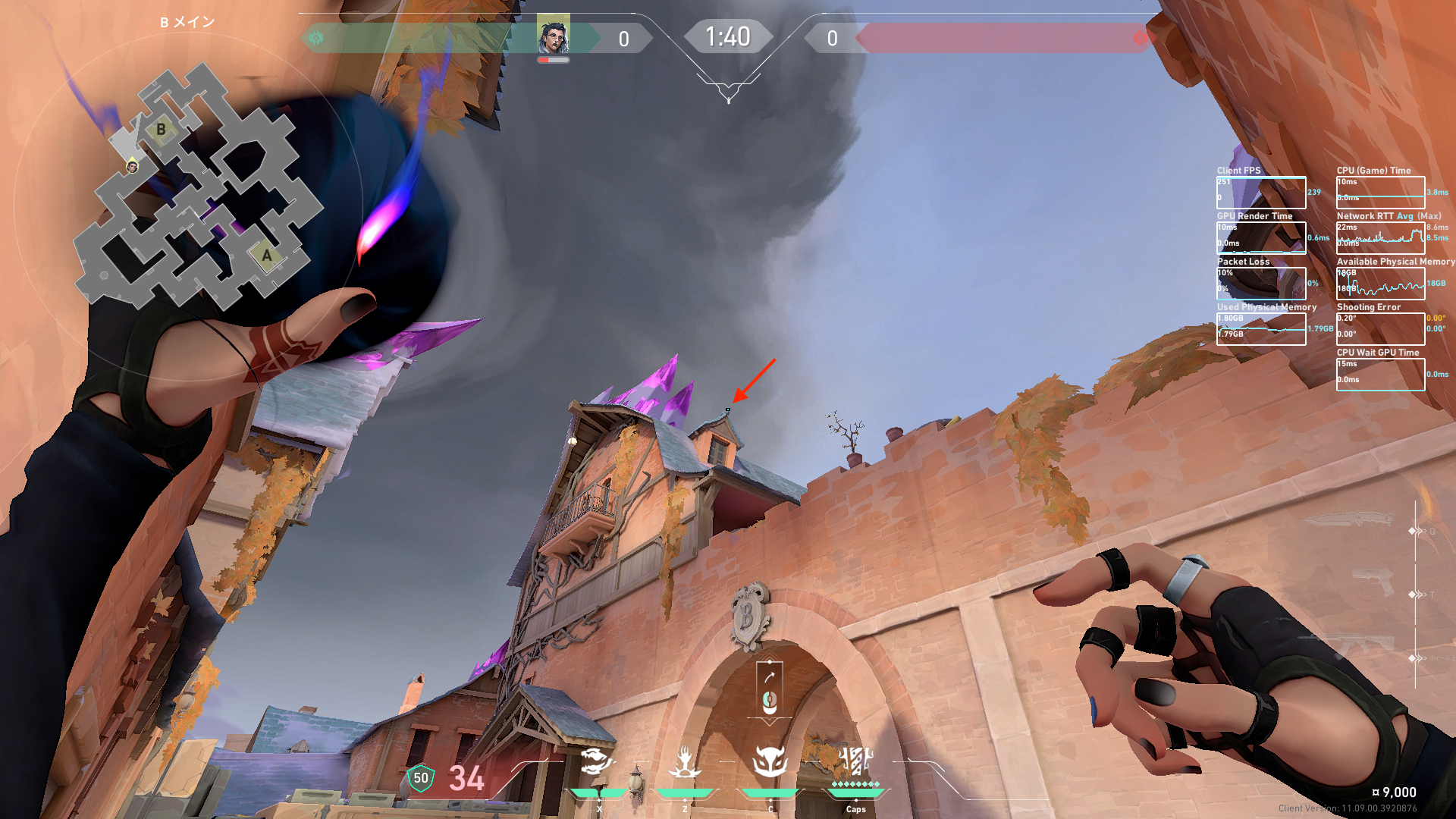Switch to the pistol sidearm slot

[1373, 585]
